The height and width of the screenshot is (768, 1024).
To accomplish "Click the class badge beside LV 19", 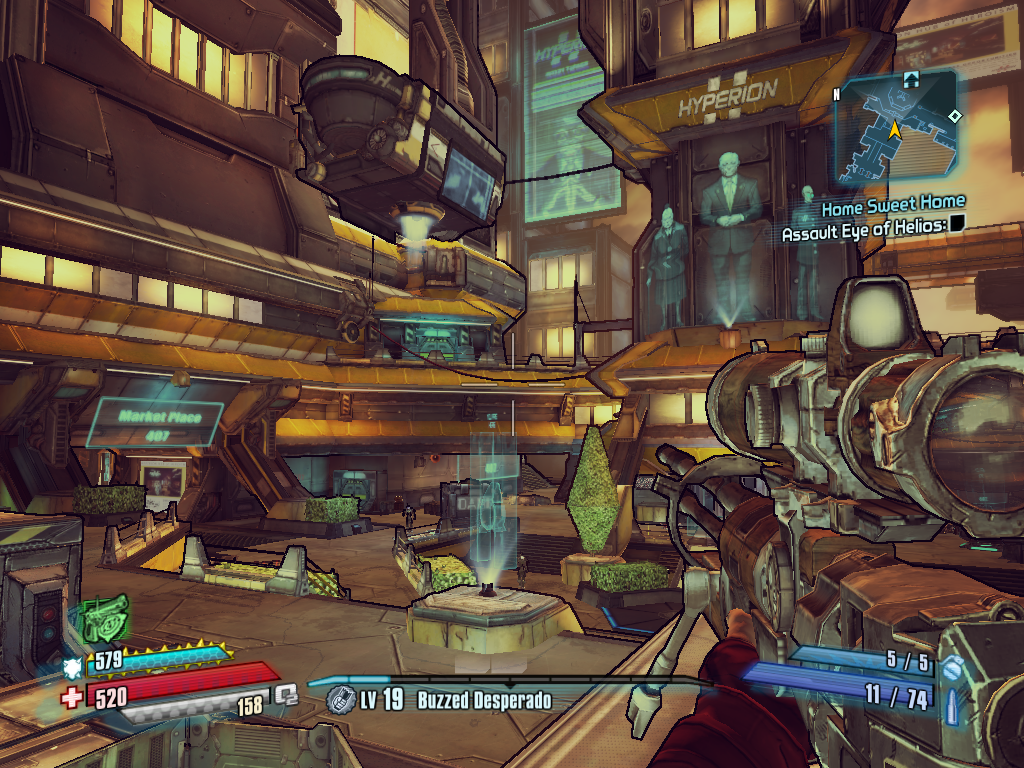I will coord(338,699).
